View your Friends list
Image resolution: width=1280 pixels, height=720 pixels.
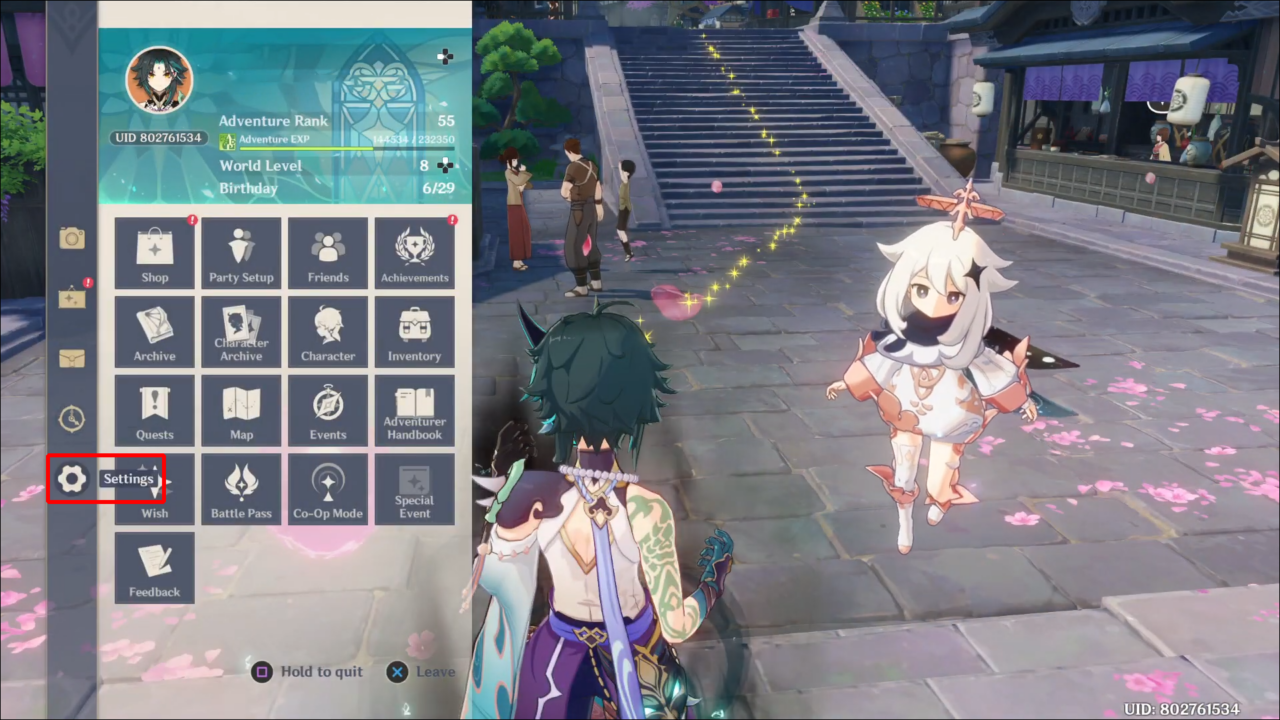point(328,252)
